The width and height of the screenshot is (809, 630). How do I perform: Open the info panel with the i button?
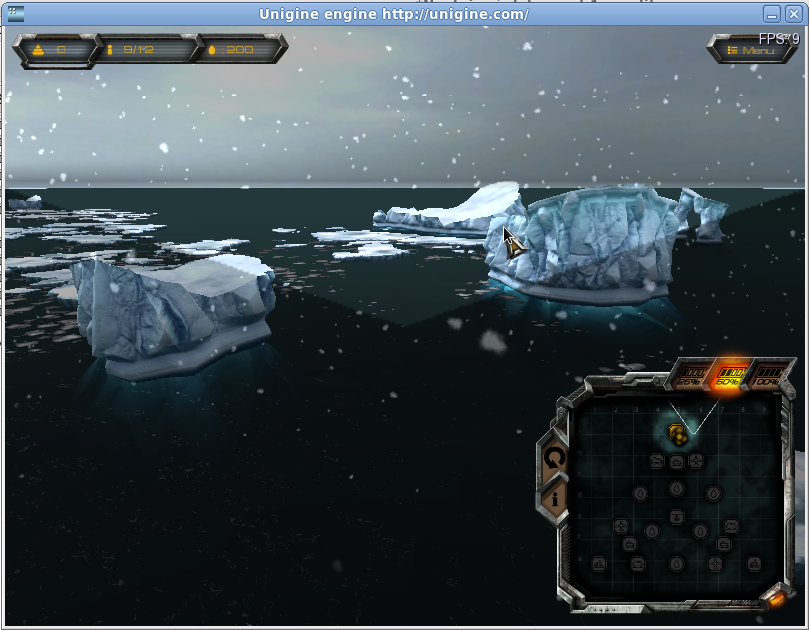(554, 497)
